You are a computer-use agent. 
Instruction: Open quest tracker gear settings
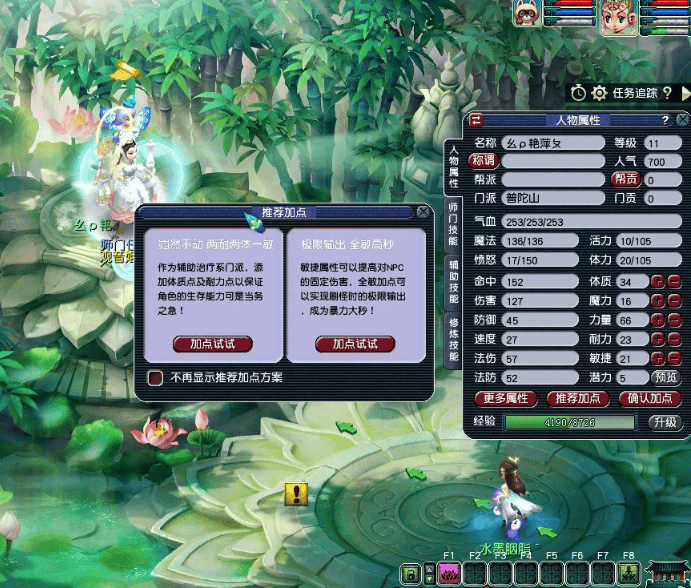tap(599, 93)
